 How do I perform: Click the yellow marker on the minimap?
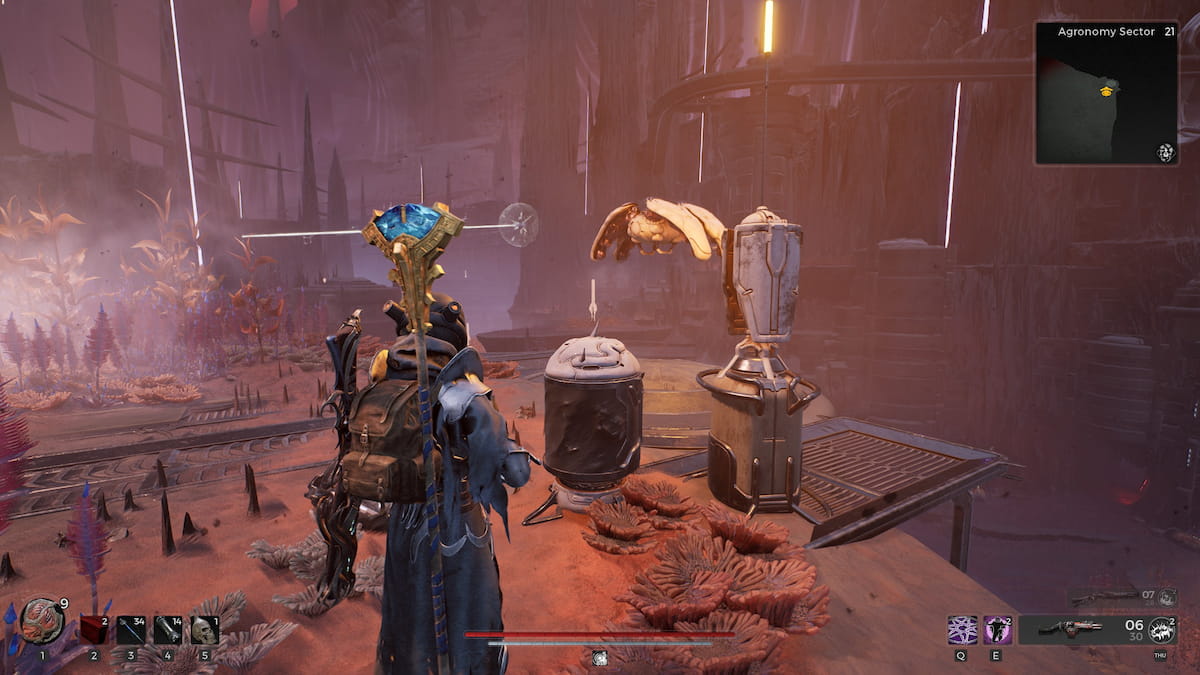tap(1107, 91)
